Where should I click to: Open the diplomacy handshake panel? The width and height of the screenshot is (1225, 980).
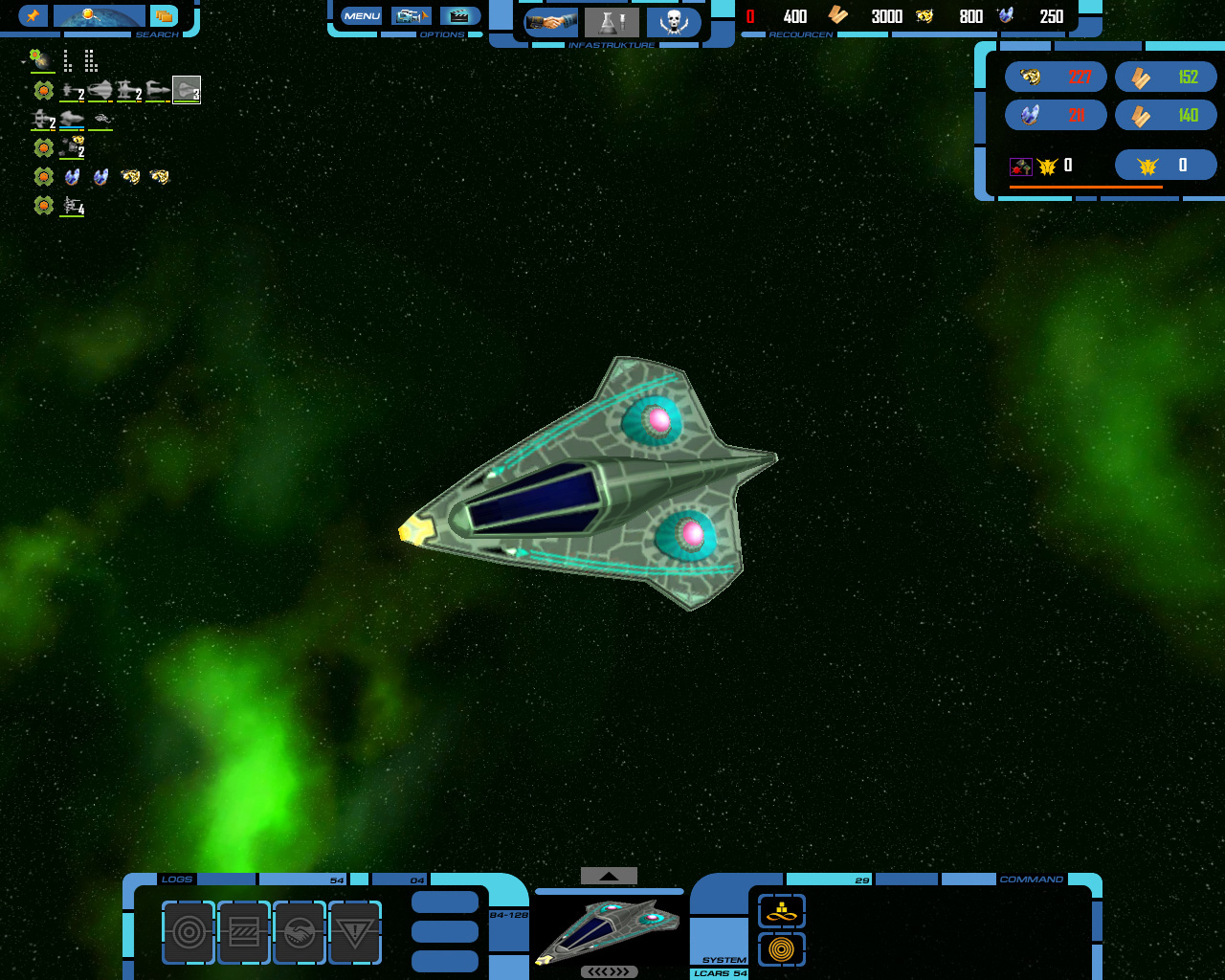coord(551,22)
